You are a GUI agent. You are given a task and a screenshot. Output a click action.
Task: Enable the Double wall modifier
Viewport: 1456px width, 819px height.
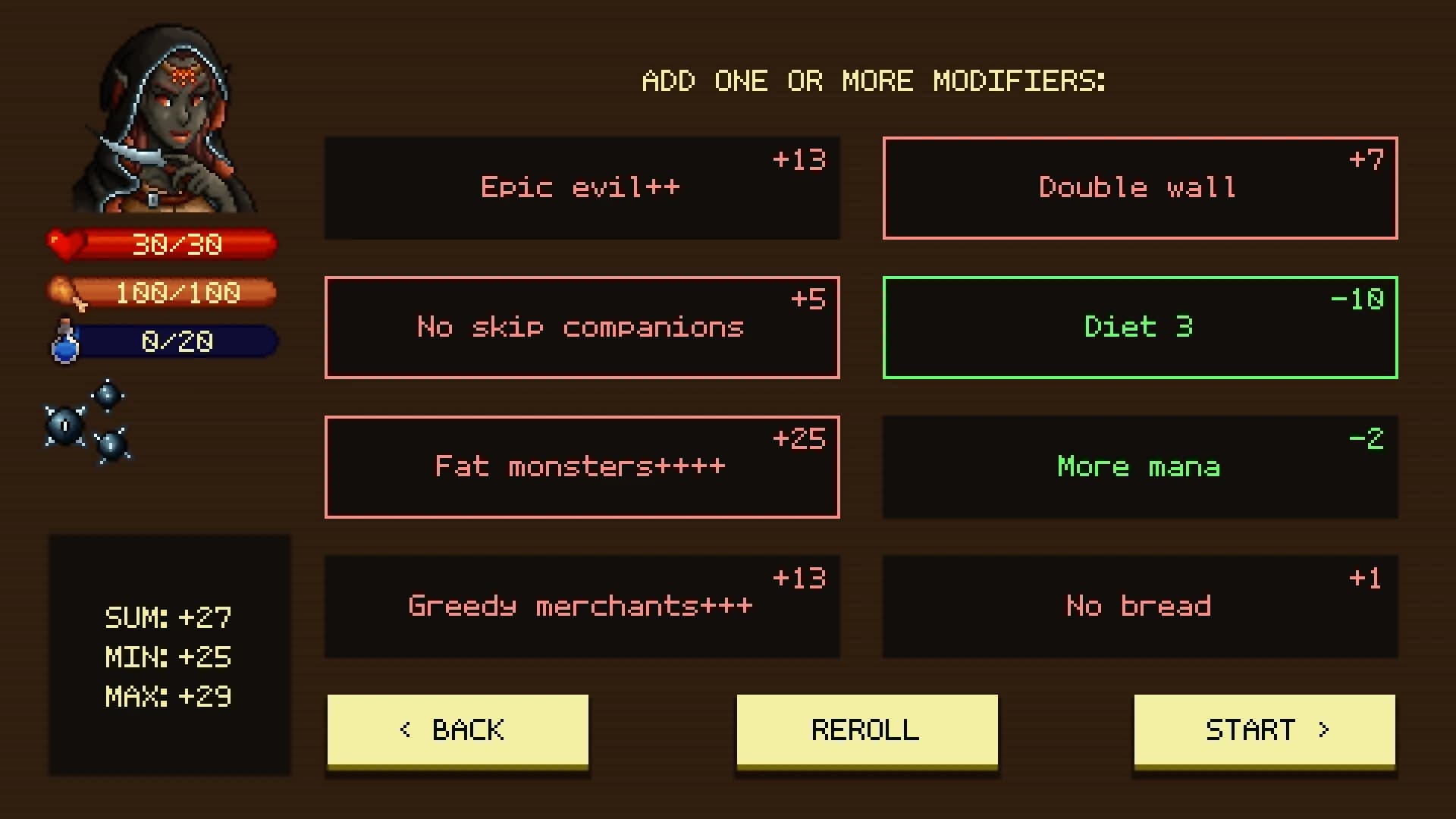pyautogui.click(x=1139, y=187)
